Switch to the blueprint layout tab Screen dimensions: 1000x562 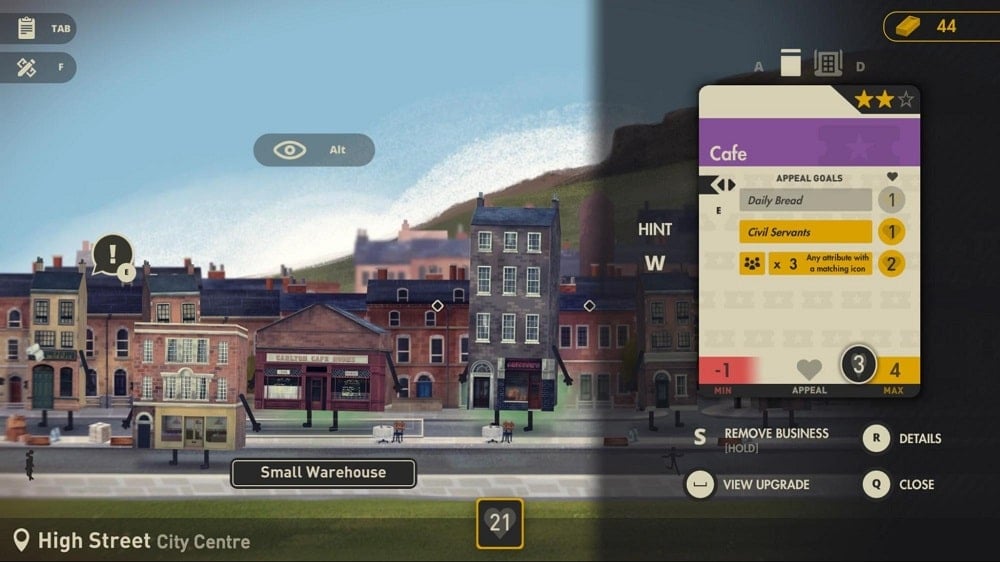828,63
